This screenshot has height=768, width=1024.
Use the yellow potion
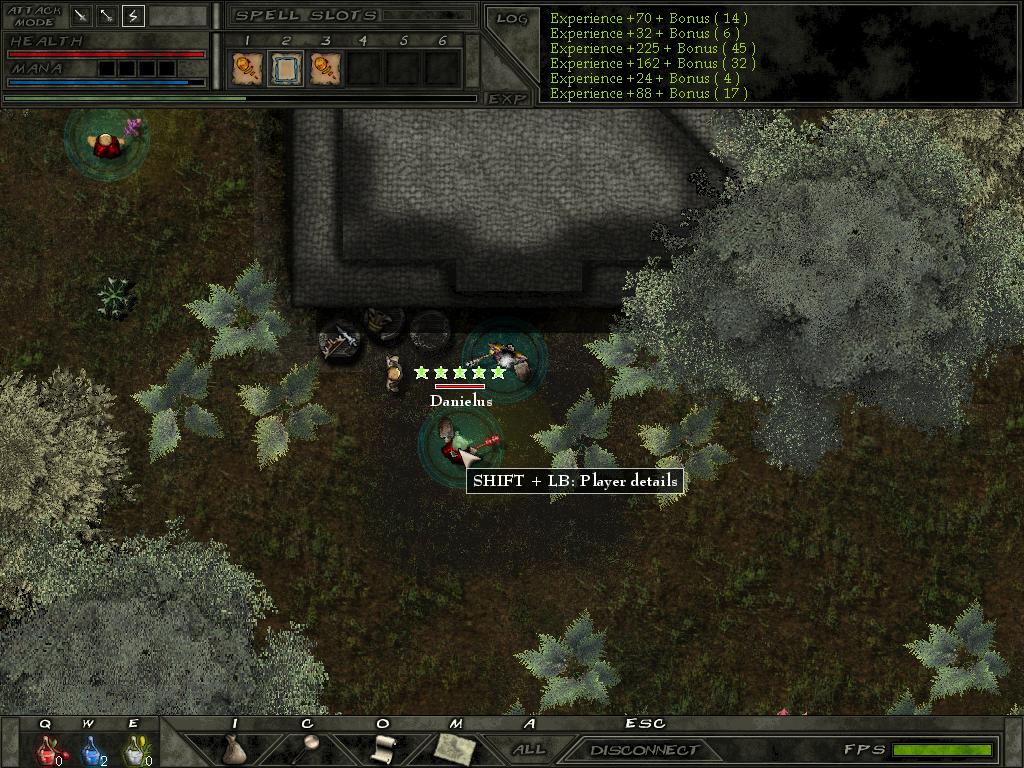click(134, 748)
